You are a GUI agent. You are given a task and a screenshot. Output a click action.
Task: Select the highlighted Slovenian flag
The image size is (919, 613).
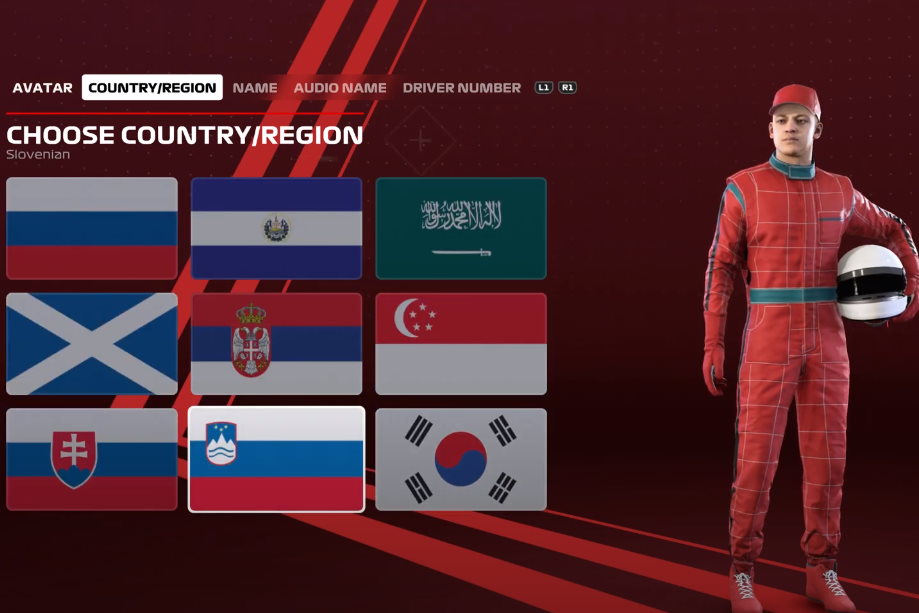point(276,460)
